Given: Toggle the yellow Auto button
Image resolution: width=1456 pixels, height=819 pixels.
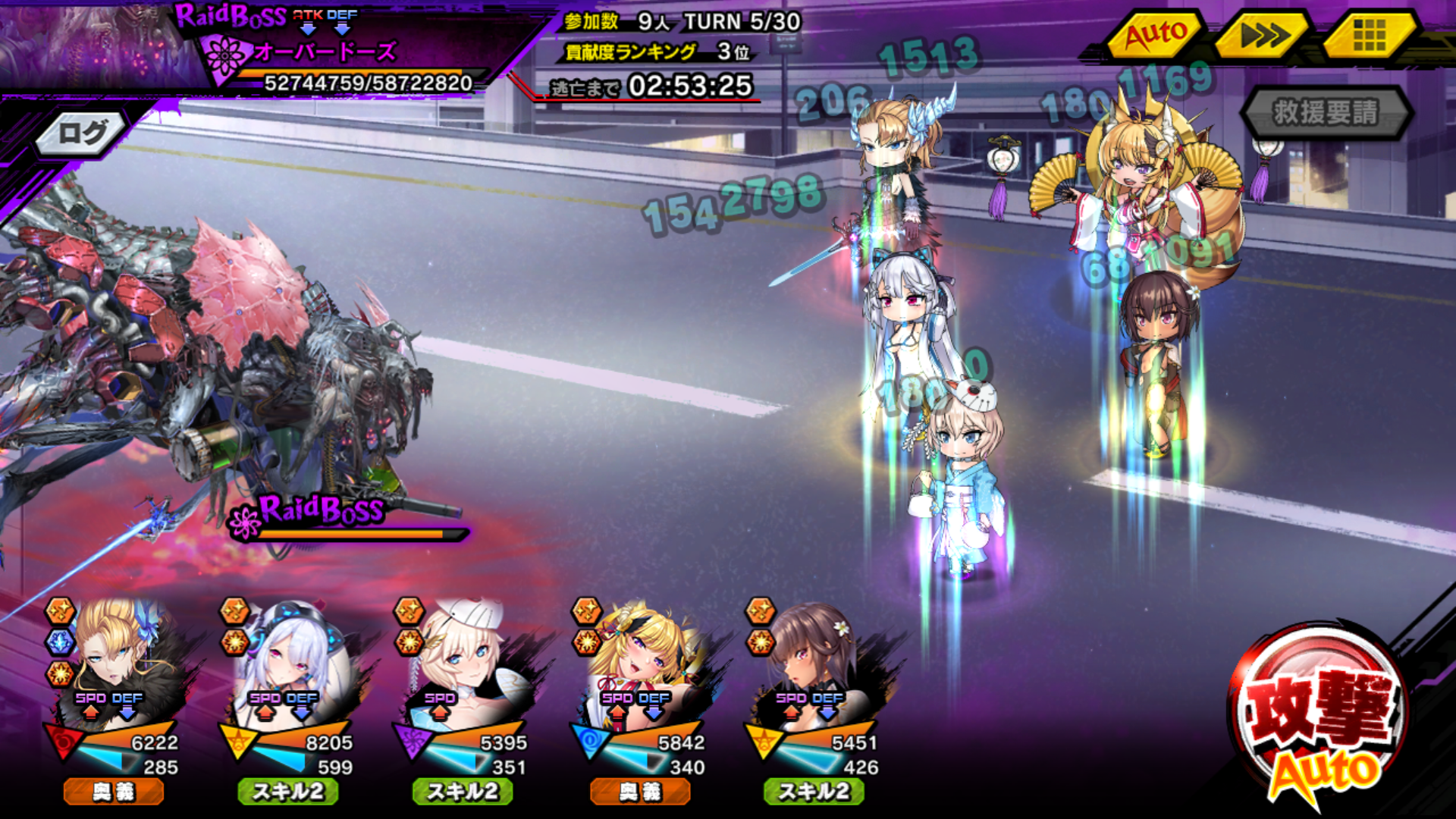Looking at the screenshot, I should tap(1154, 35).
